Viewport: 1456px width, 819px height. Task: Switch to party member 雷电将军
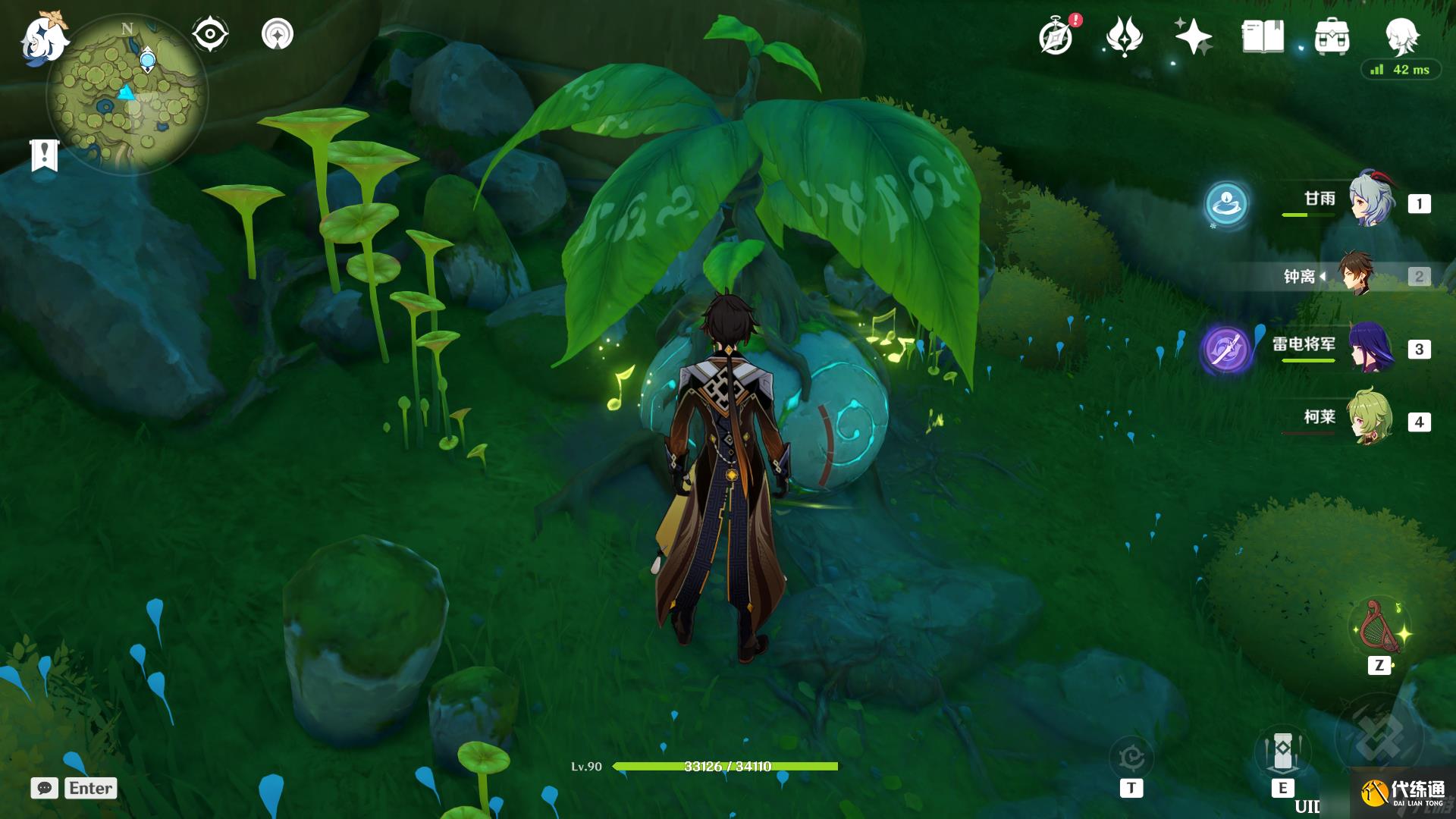(1371, 348)
